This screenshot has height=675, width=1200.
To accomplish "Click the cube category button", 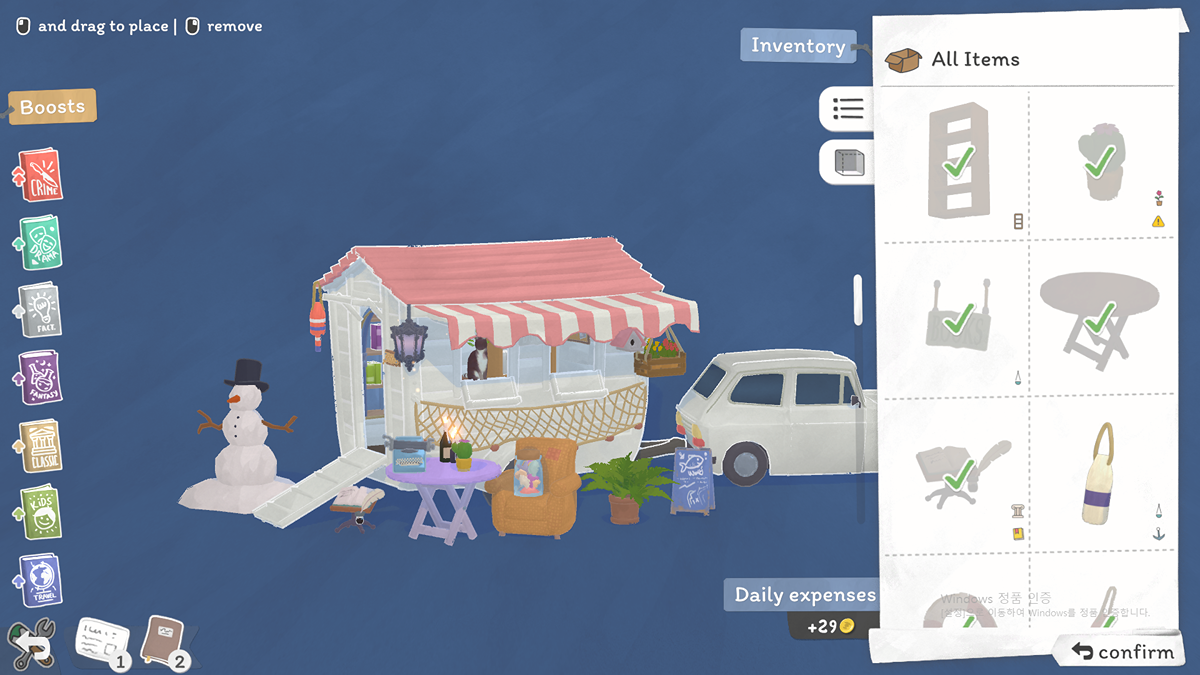I will [x=849, y=162].
